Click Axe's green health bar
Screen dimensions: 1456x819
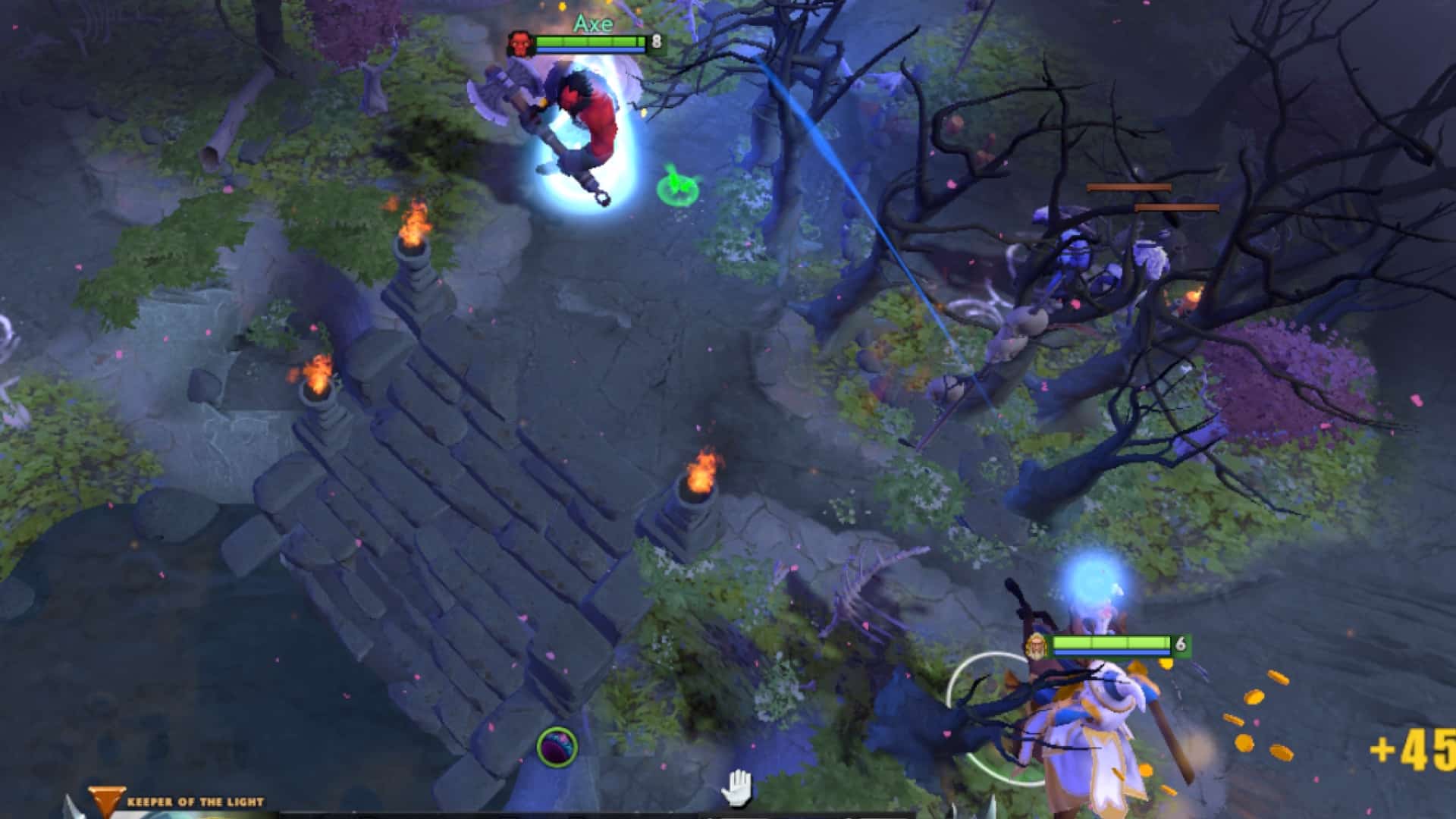588,42
